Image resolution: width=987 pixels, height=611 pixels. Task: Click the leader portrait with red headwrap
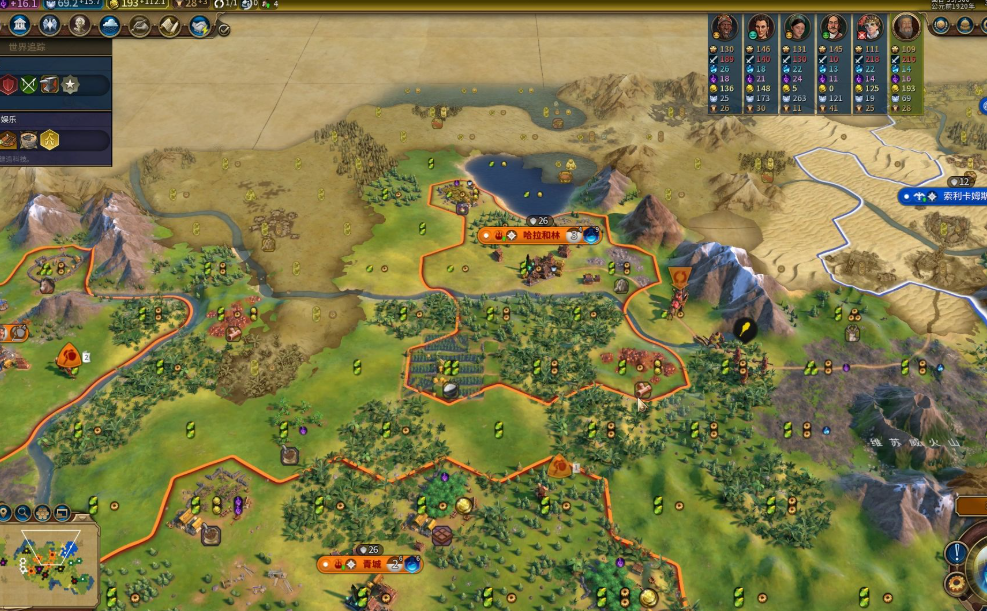point(725,27)
